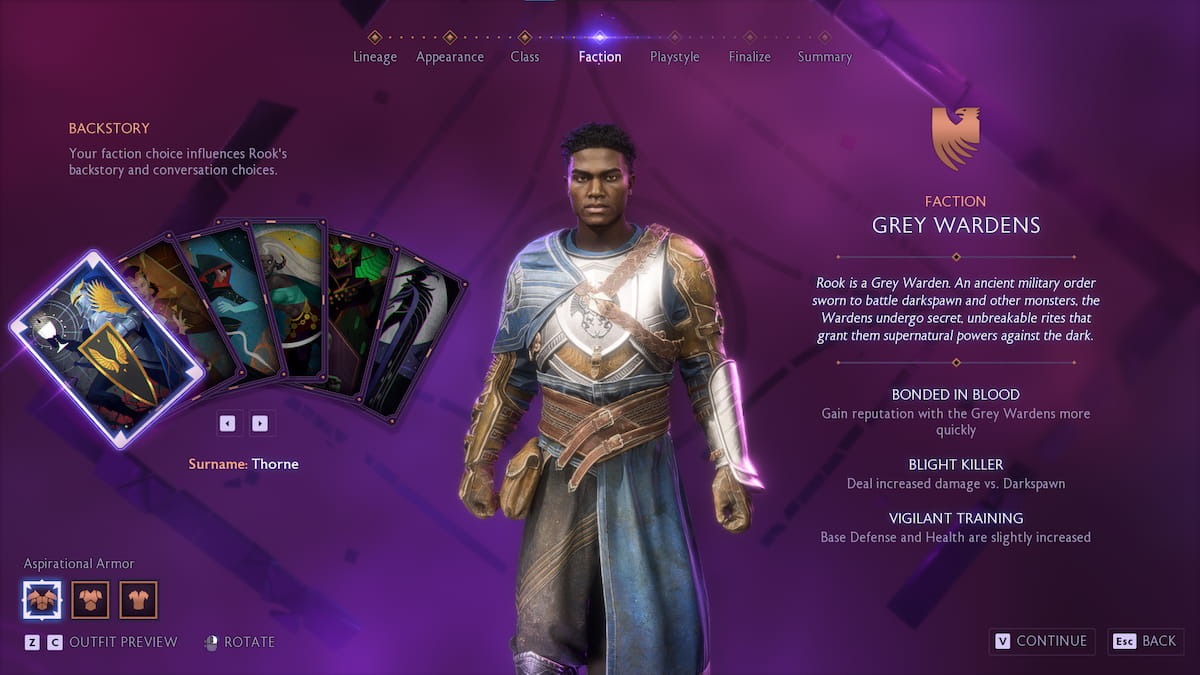Click the left arrow under the cards

coord(228,423)
